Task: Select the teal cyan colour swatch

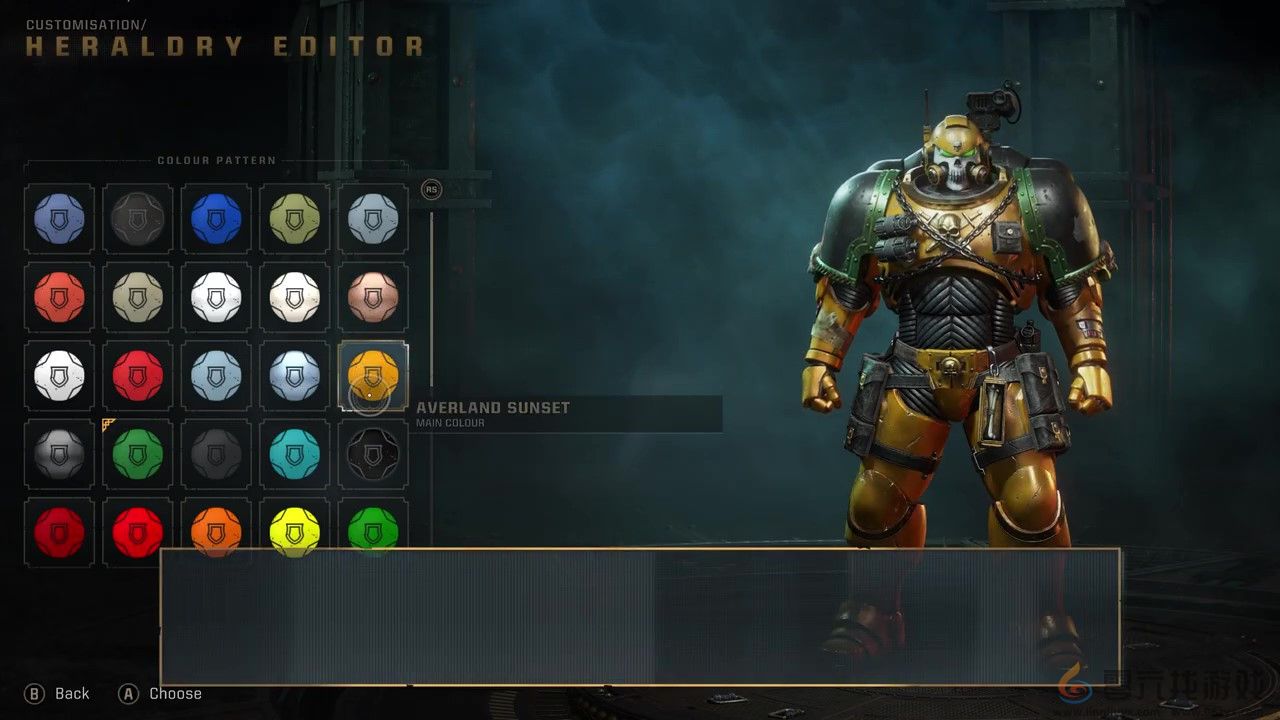Action: (294, 454)
